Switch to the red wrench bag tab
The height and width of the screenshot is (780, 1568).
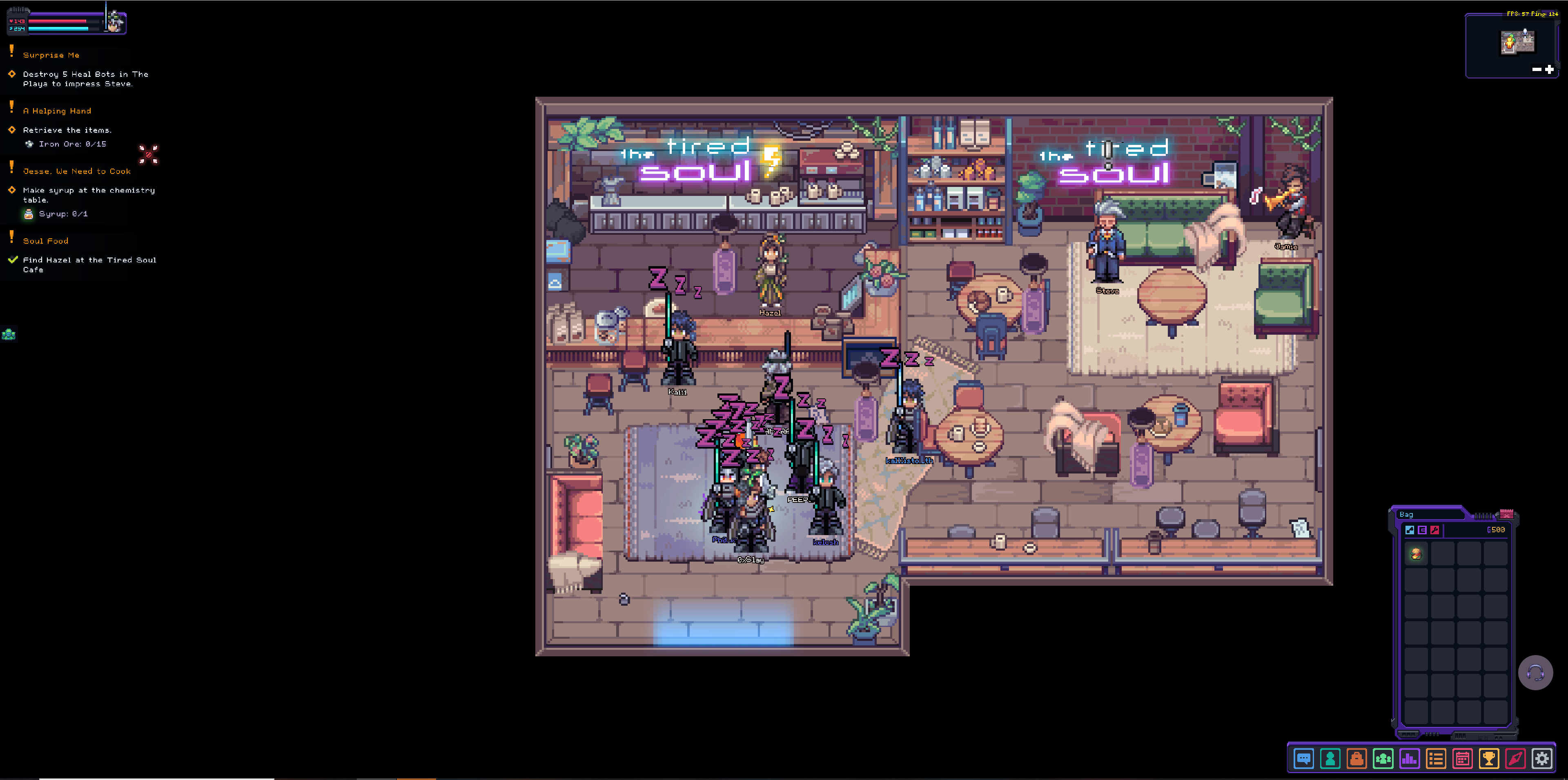coord(1435,530)
